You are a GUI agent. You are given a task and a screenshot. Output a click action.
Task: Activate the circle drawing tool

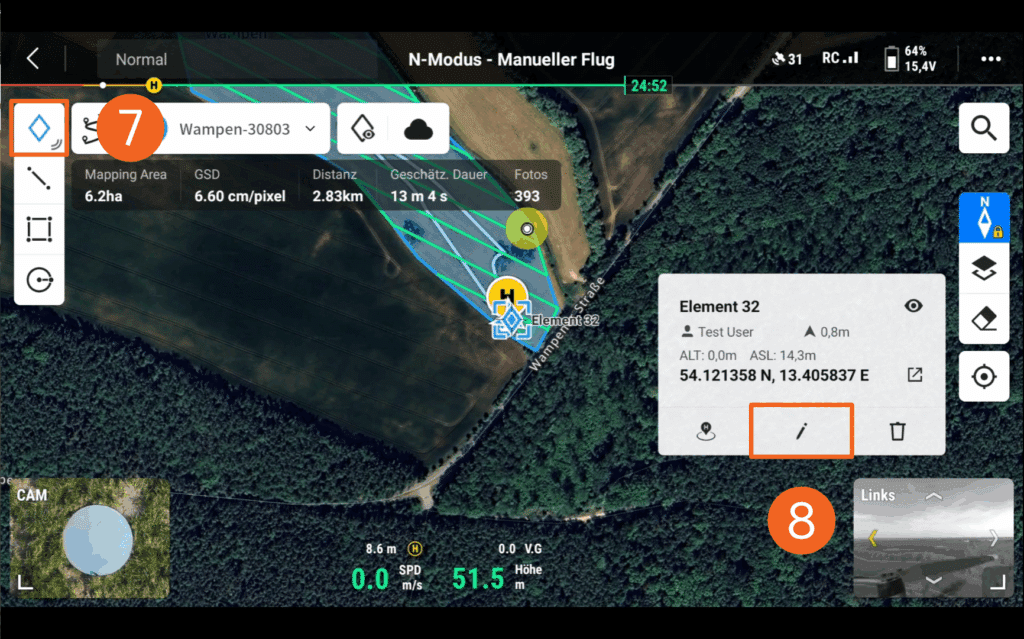coord(39,280)
